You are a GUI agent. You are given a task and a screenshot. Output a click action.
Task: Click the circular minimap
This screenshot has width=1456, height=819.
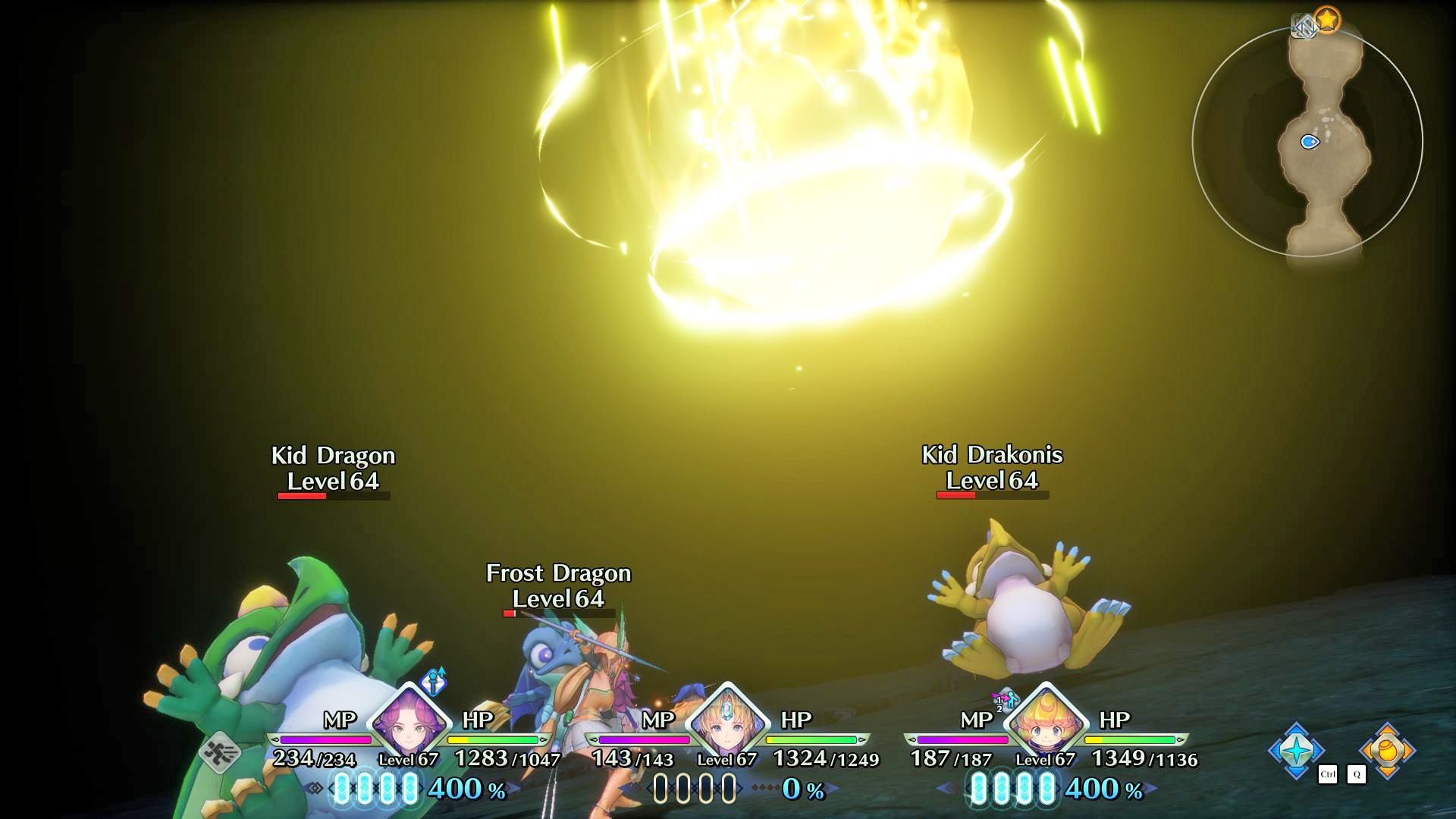pyautogui.click(x=1307, y=142)
